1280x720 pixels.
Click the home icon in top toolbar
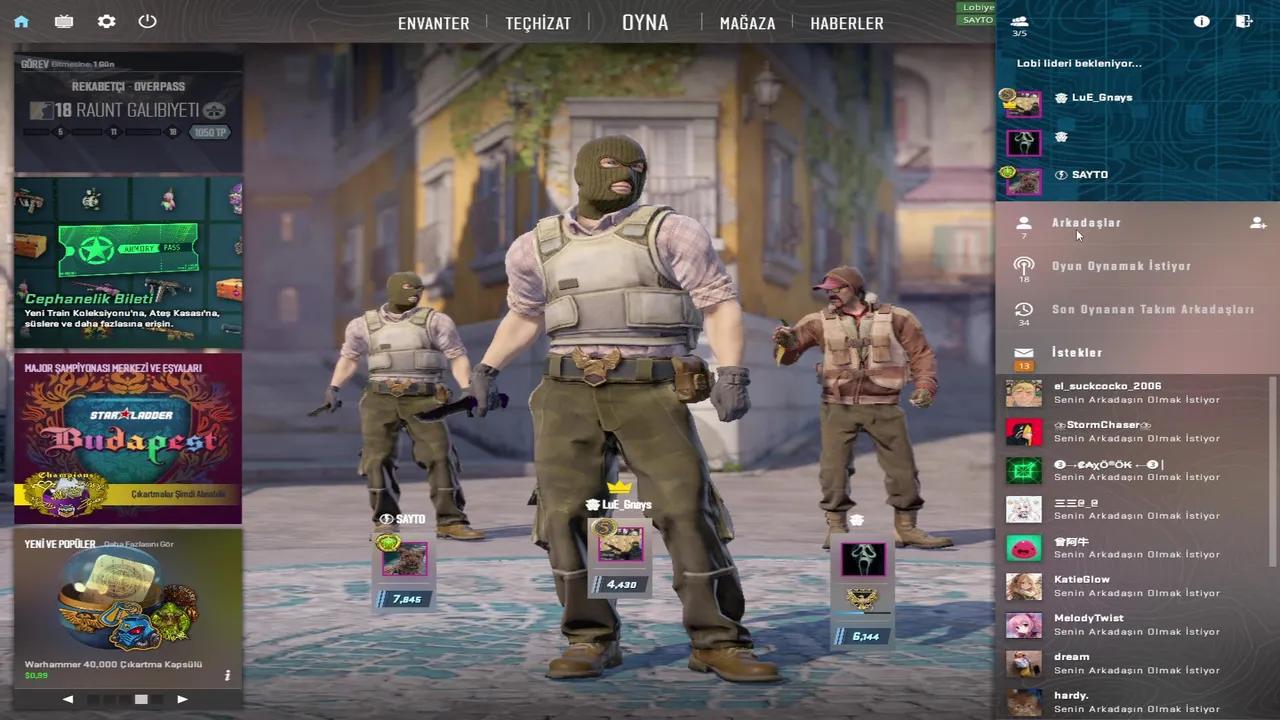pyautogui.click(x=21, y=21)
